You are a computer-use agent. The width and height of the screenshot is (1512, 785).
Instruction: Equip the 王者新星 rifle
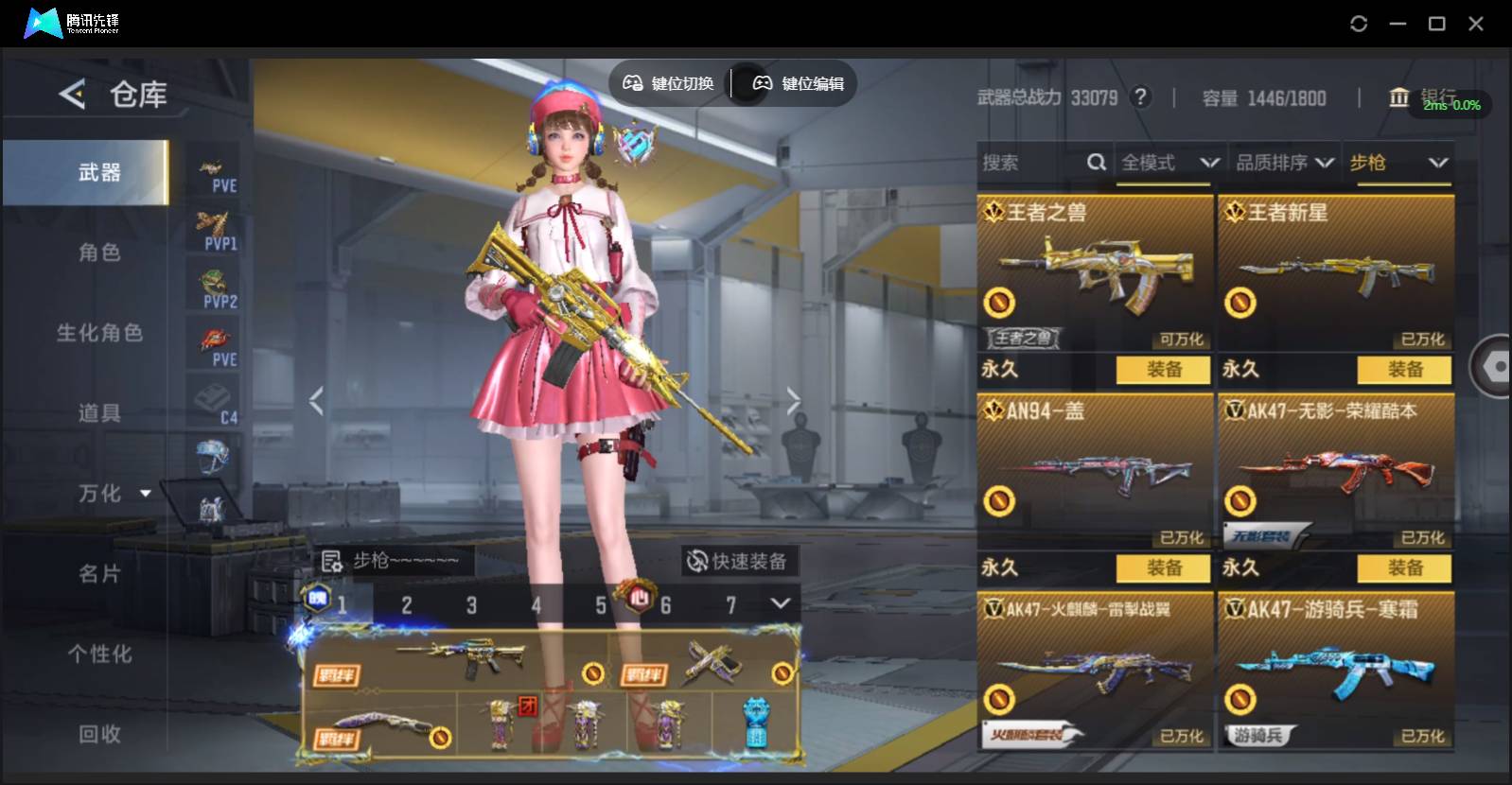(1404, 370)
